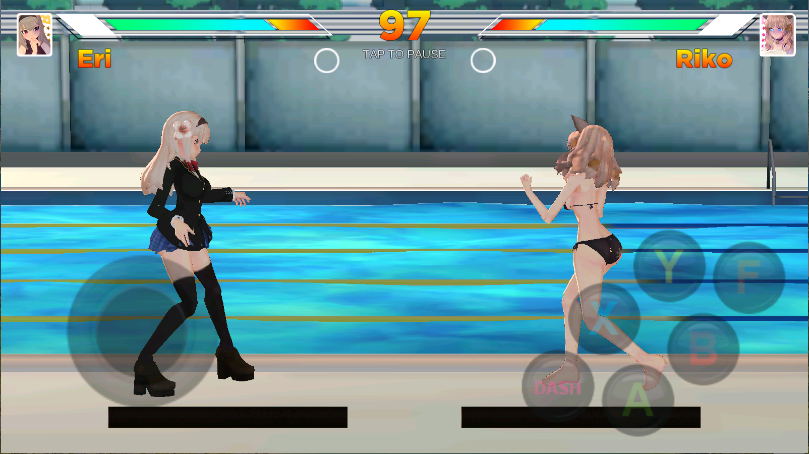Activate the DASH button

(557, 386)
